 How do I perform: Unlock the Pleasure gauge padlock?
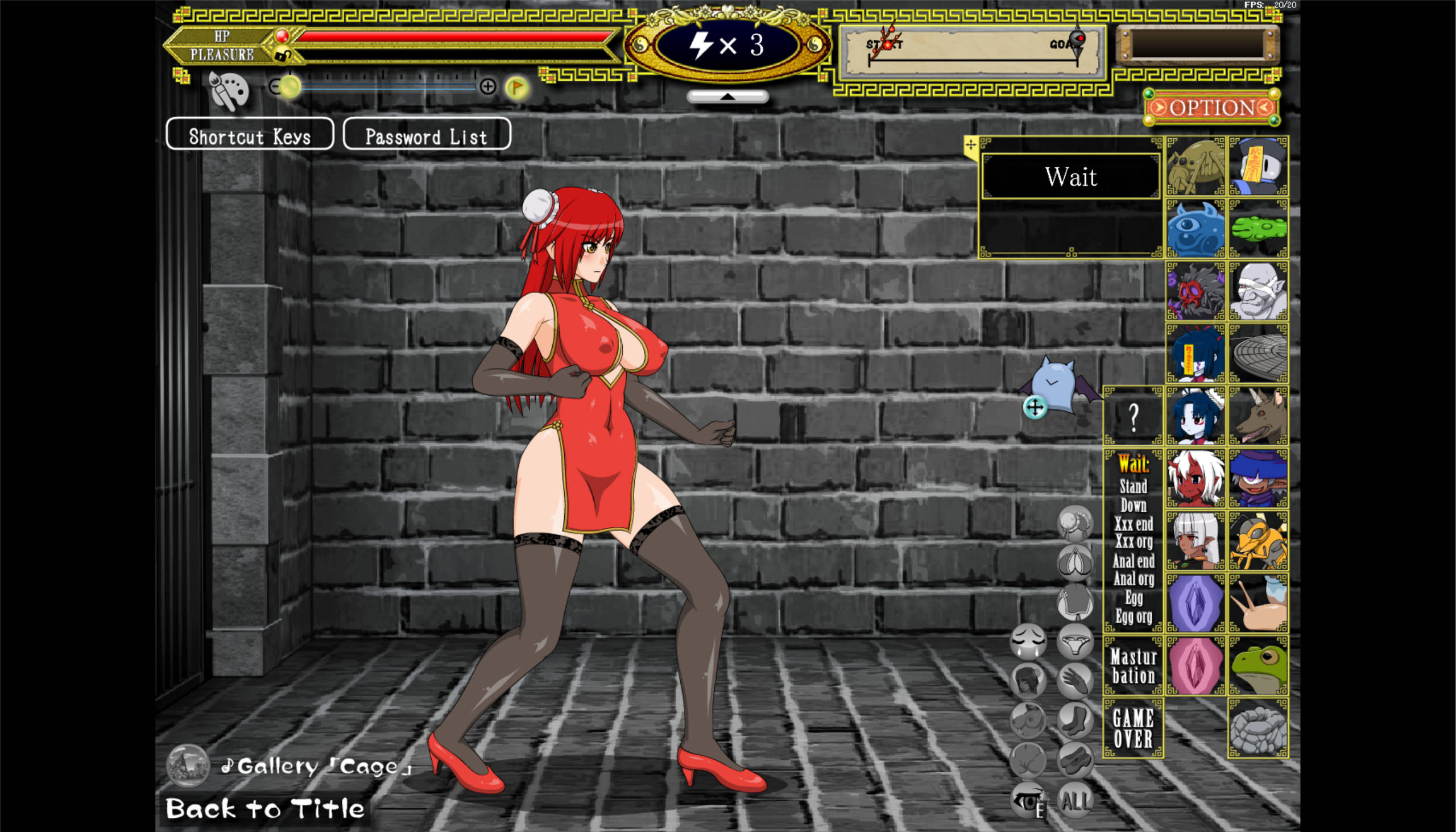(284, 55)
